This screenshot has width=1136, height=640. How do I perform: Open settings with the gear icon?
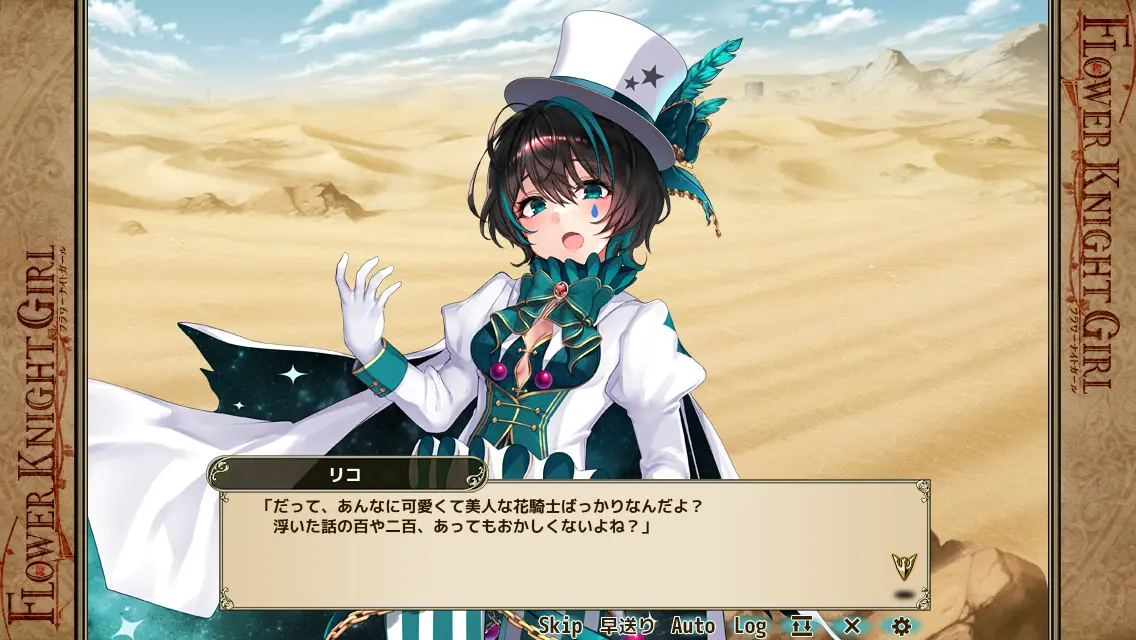pyautogui.click(x=901, y=626)
